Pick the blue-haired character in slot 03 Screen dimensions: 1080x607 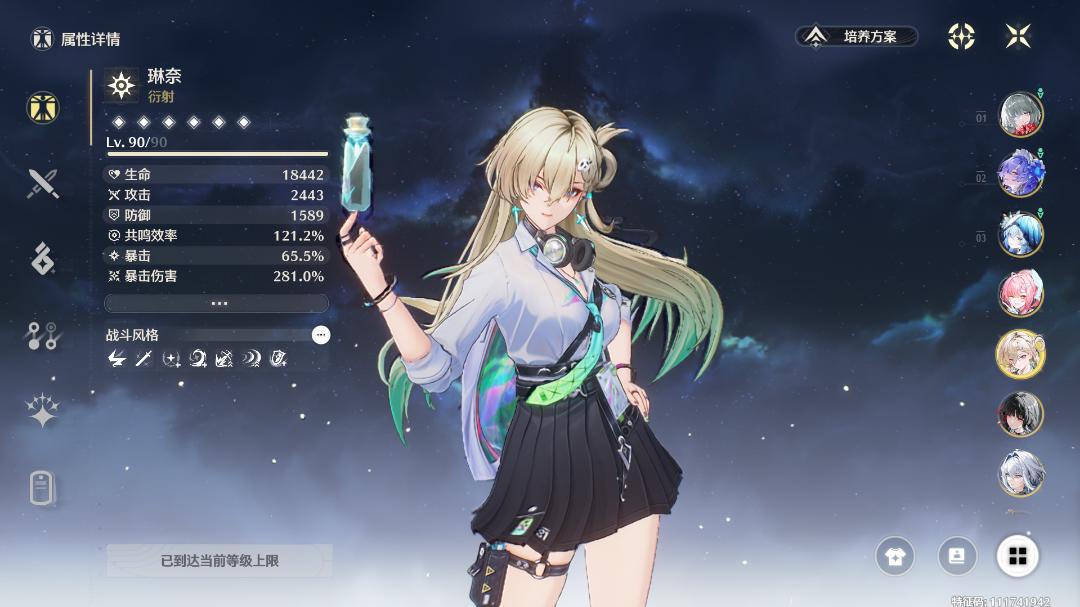(x=1020, y=234)
